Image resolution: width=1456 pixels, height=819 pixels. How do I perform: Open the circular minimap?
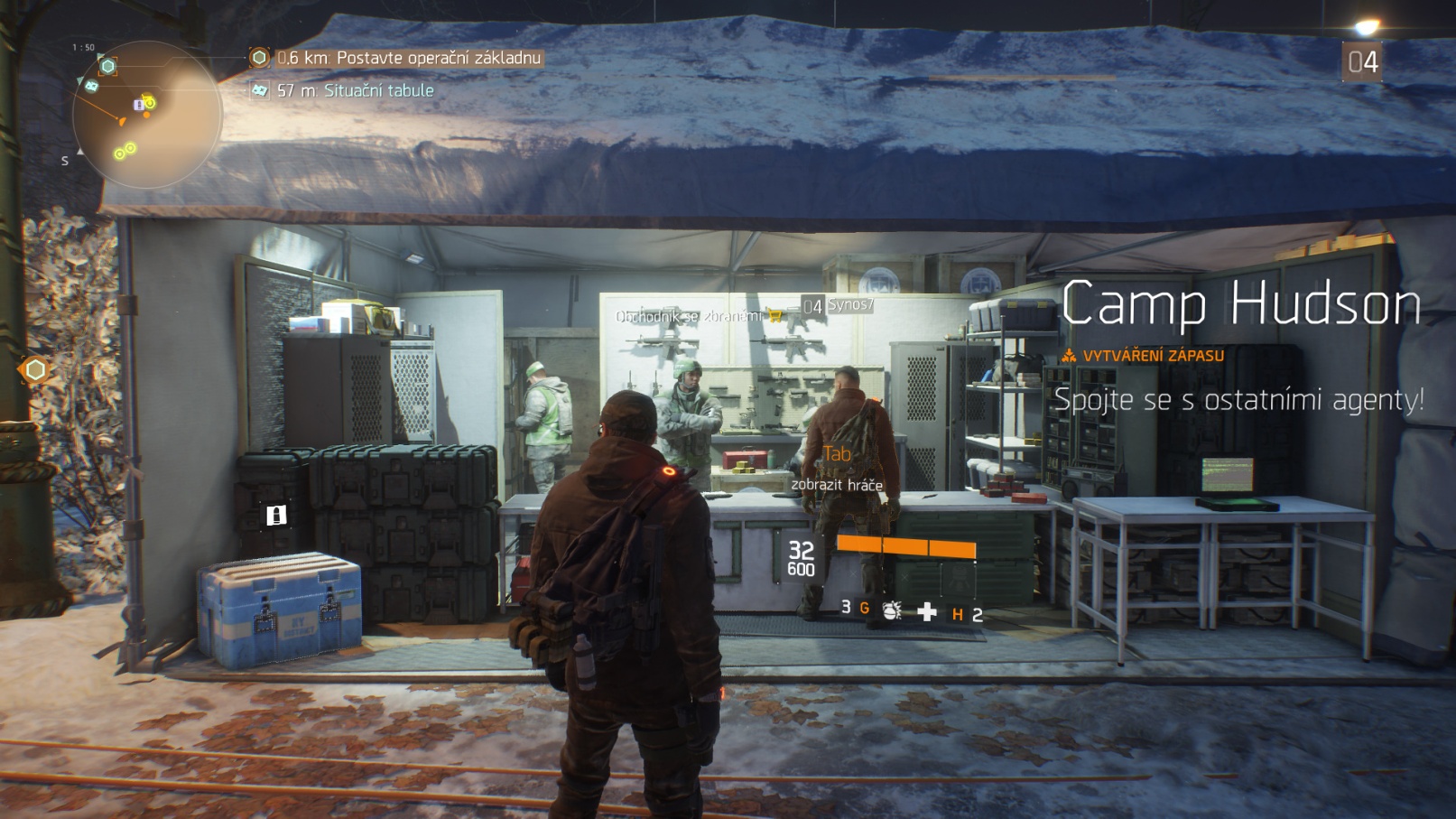(x=146, y=115)
